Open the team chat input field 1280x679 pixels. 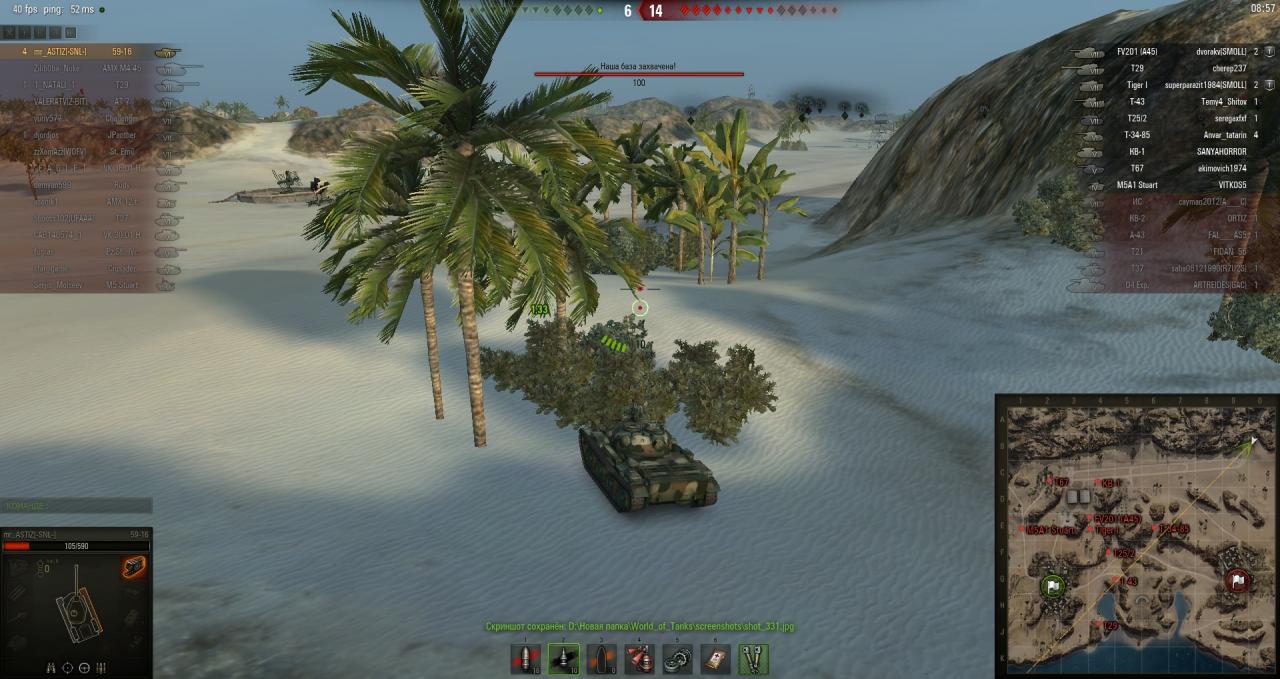coord(77,506)
